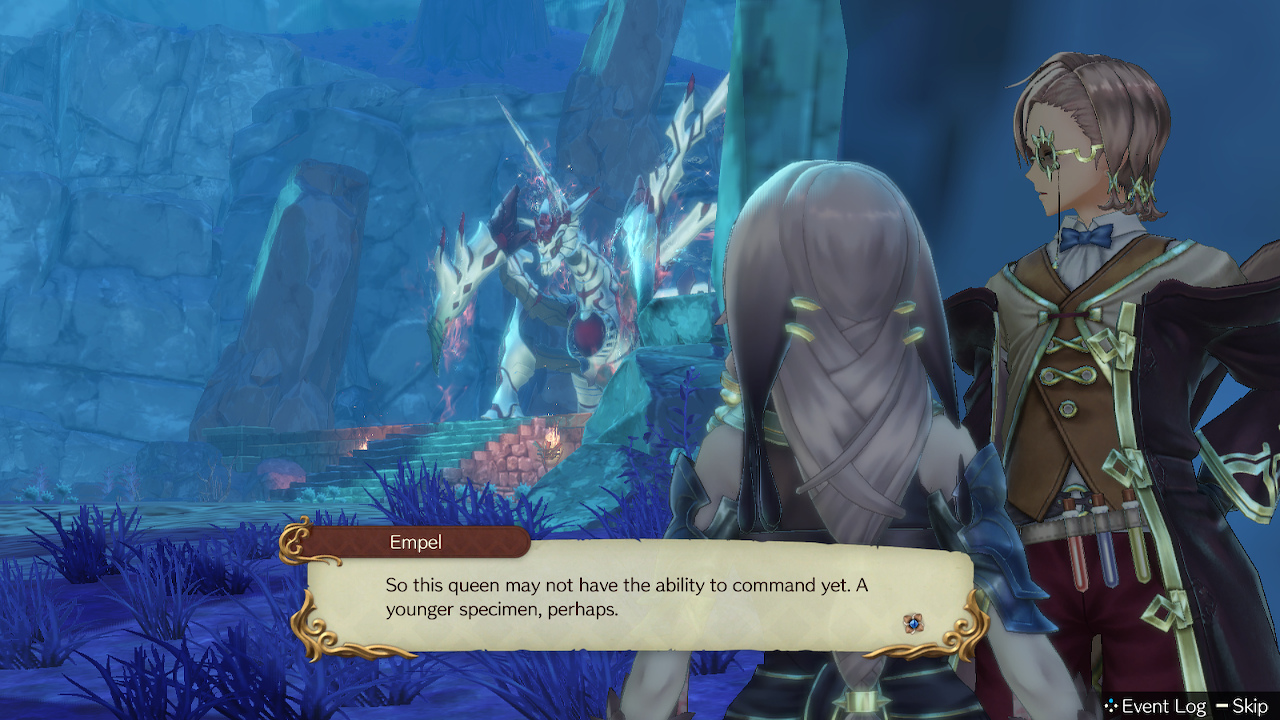The width and height of the screenshot is (1280, 720).
Task: Click the parchment background of the dialogue window
Action: point(700,620)
